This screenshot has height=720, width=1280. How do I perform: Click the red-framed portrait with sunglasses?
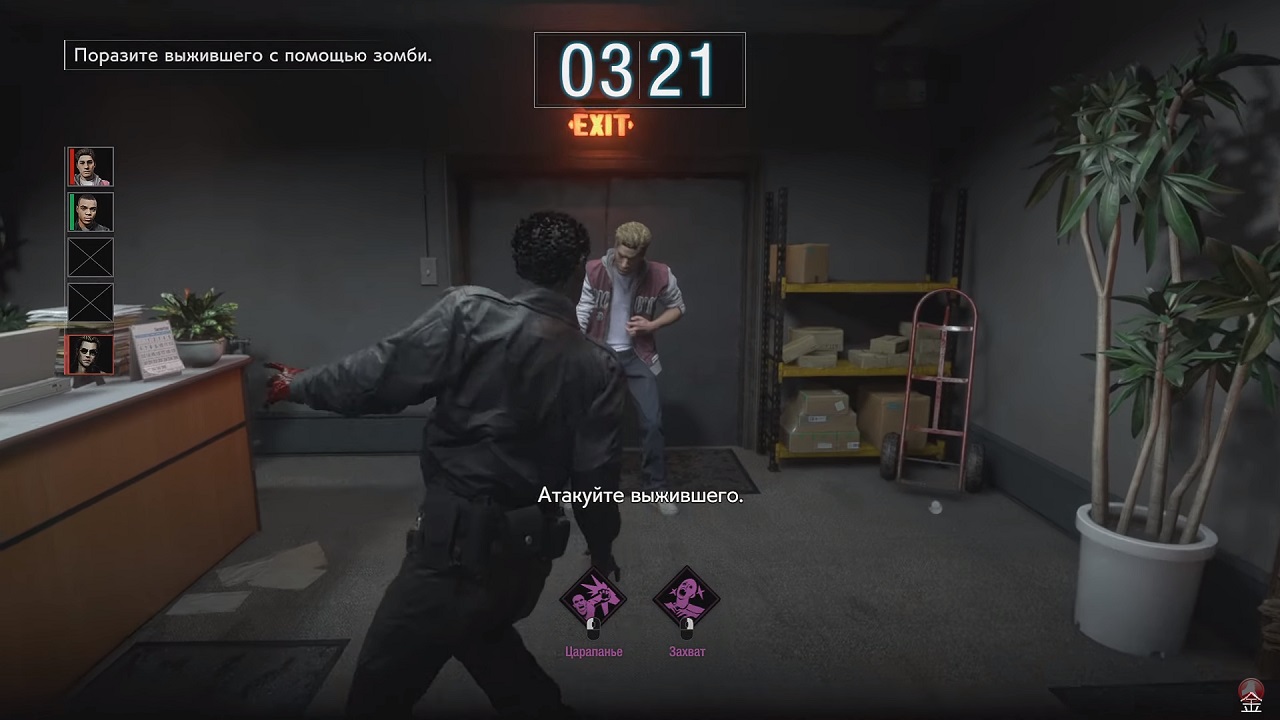pos(90,355)
